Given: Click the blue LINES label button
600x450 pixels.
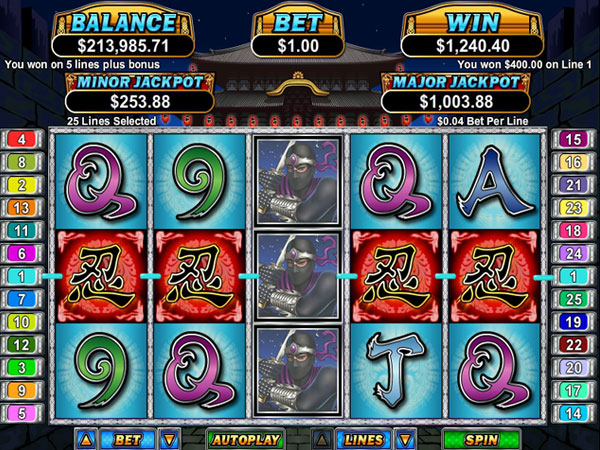Looking at the screenshot, I should (363, 438).
